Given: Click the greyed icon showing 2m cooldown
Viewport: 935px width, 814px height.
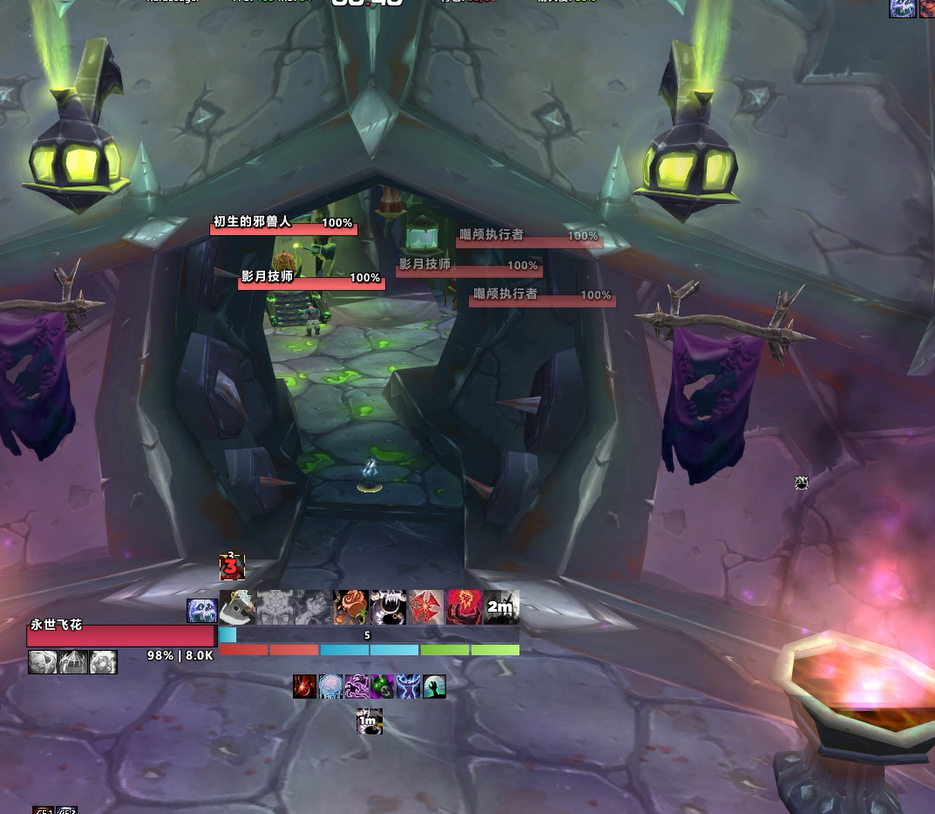Looking at the screenshot, I should (501, 607).
